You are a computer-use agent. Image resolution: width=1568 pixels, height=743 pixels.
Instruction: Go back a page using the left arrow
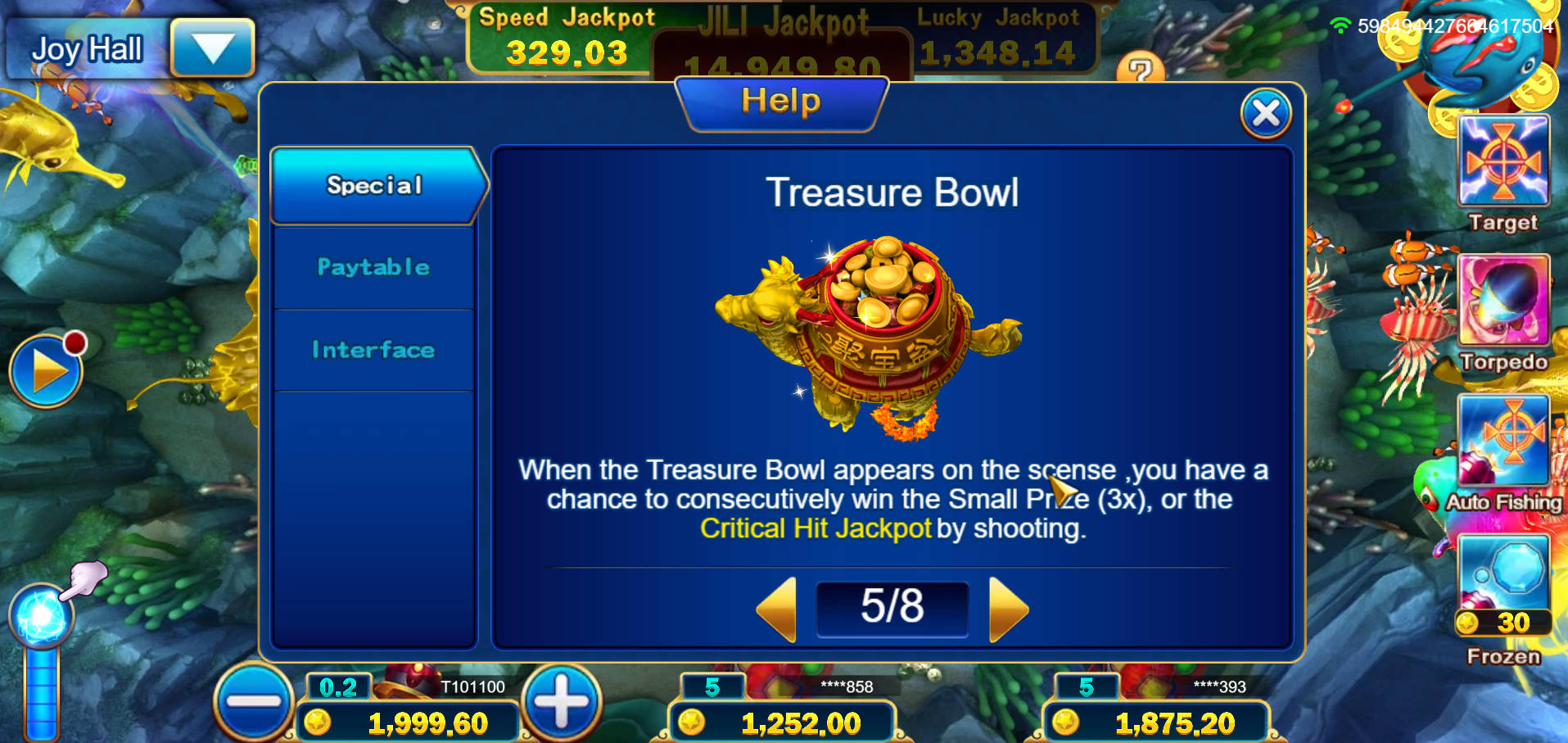pyautogui.click(x=776, y=609)
